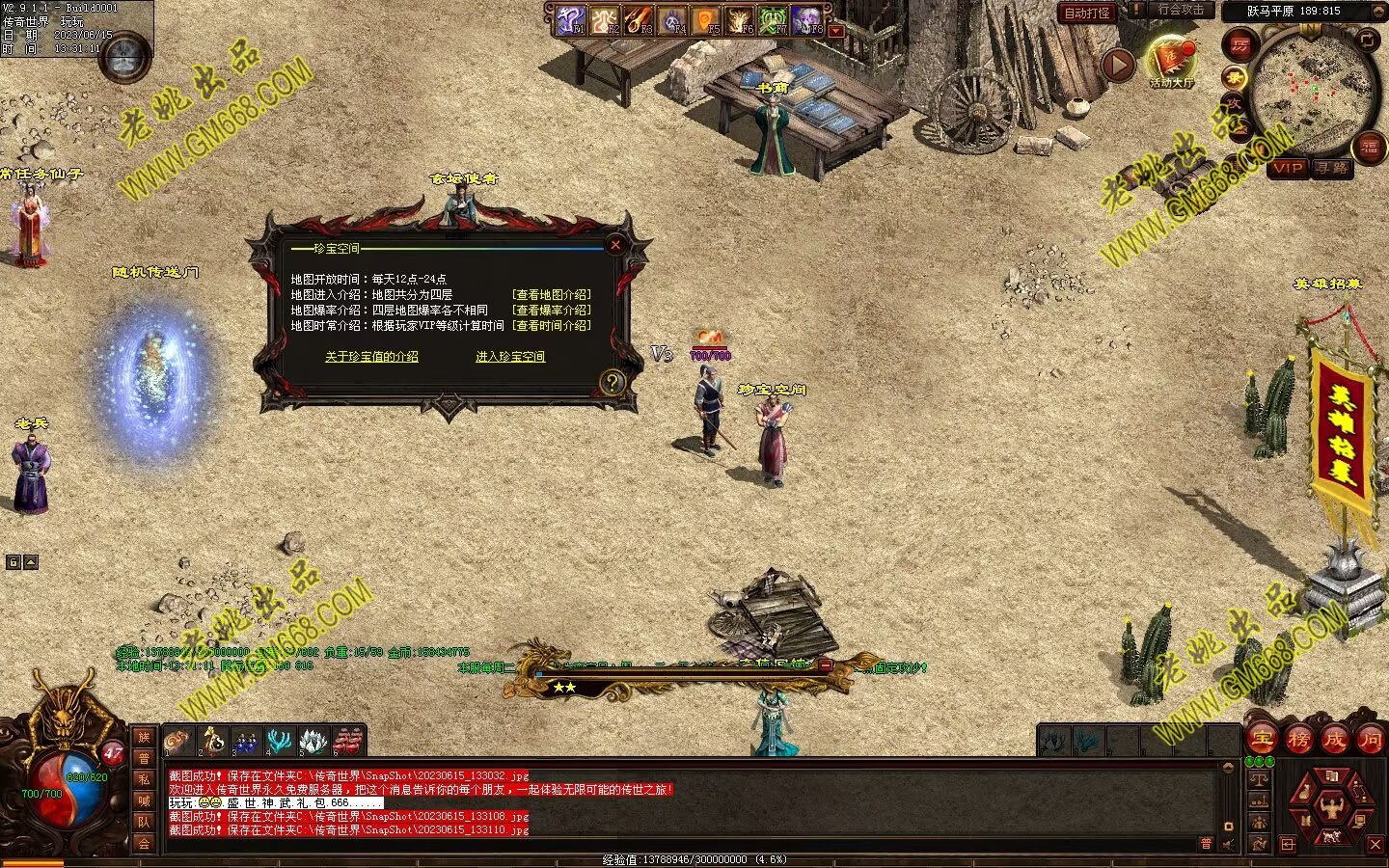Click the dialog's question mark help button
1389x868 pixels.
612,383
